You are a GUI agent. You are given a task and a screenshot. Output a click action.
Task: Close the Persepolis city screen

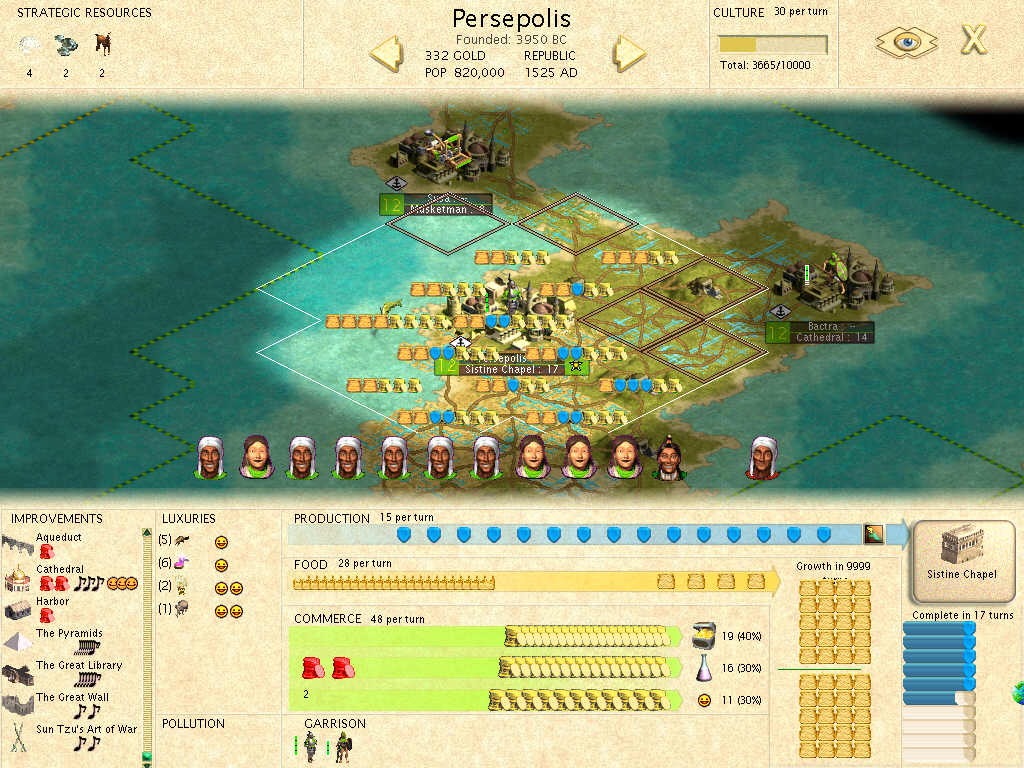(x=973, y=41)
